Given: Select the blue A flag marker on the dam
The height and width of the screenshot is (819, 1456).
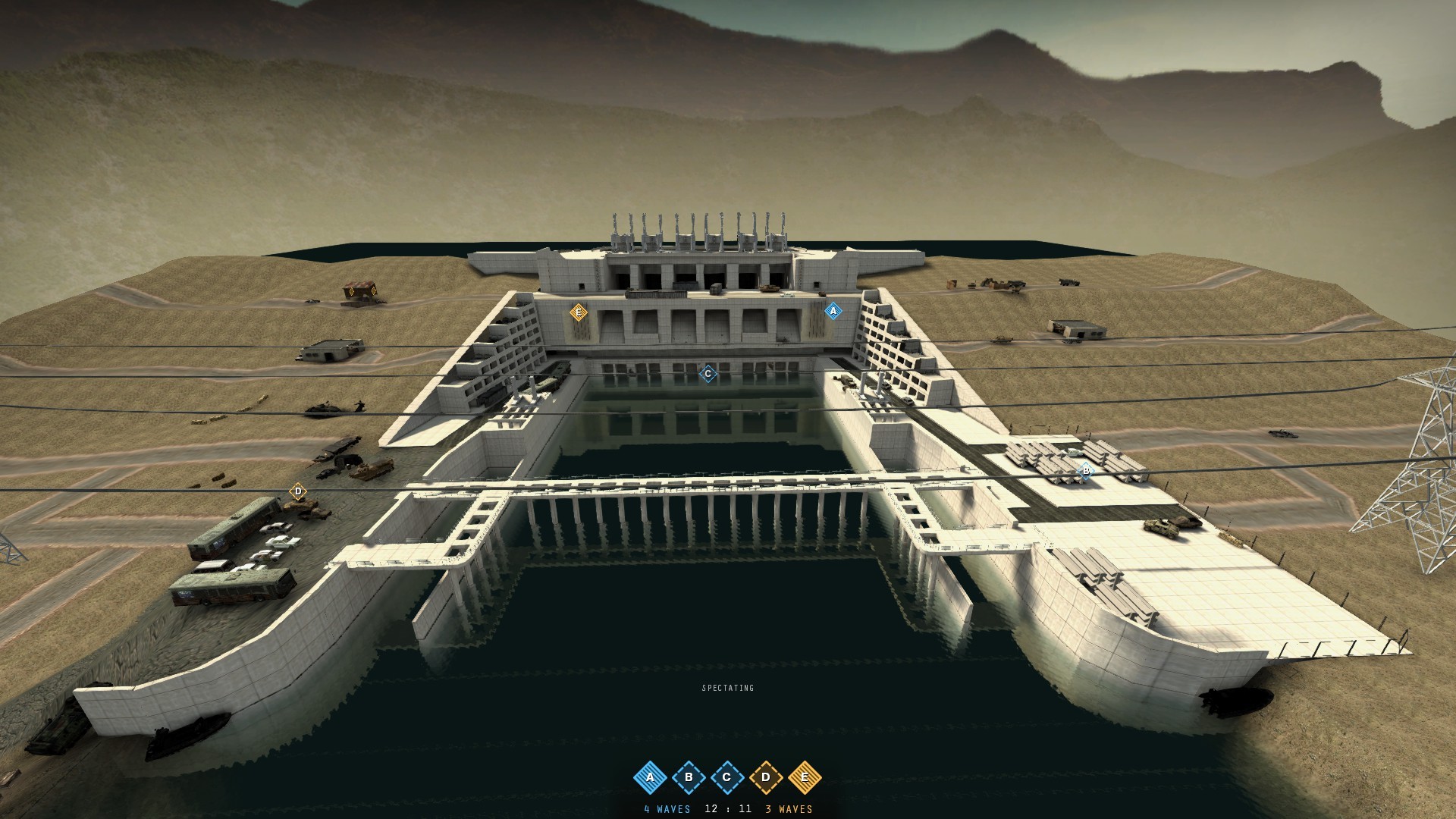Looking at the screenshot, I should tap(834, 310).
